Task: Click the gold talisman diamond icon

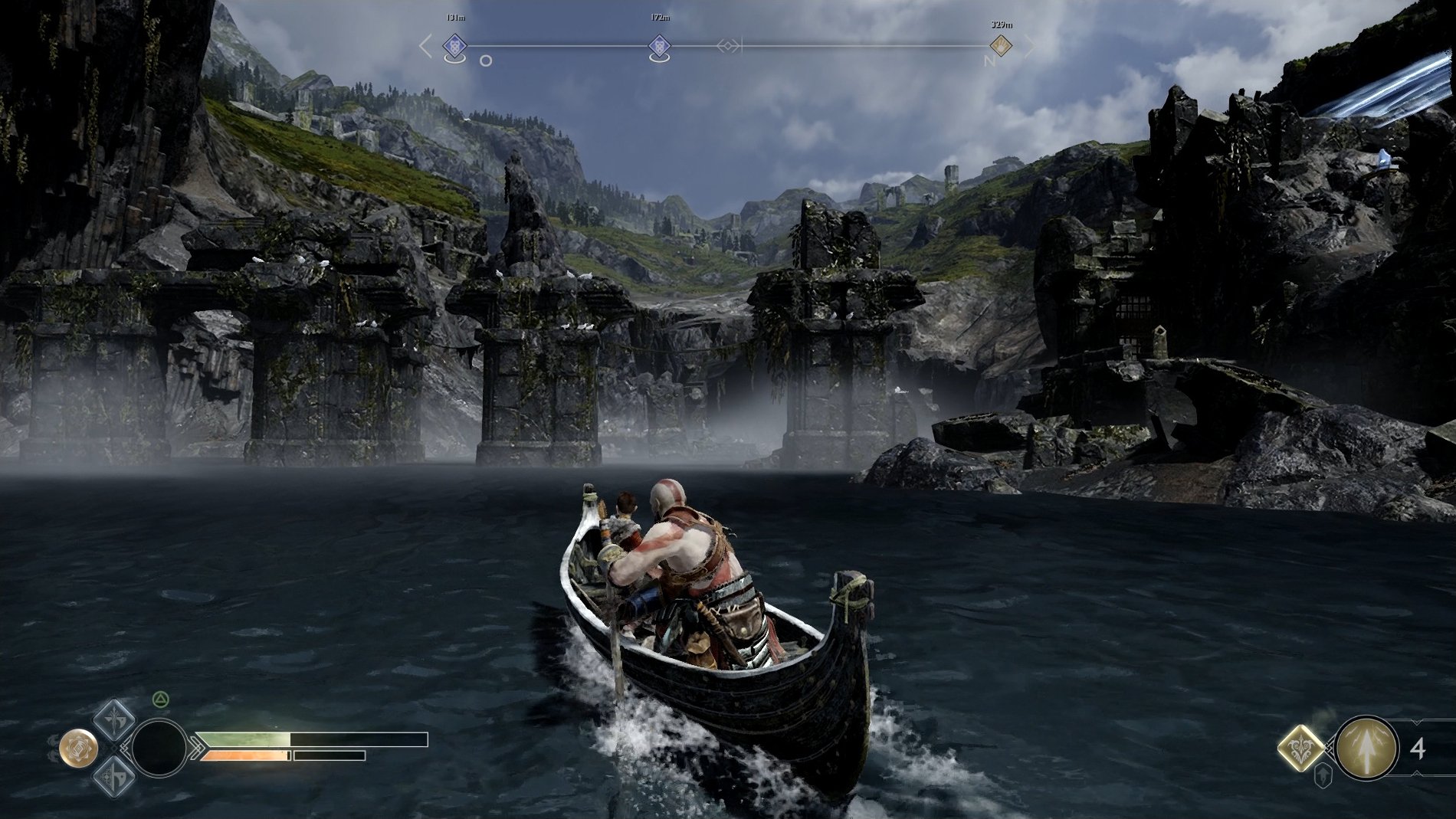Action: tap(1300, 749)
